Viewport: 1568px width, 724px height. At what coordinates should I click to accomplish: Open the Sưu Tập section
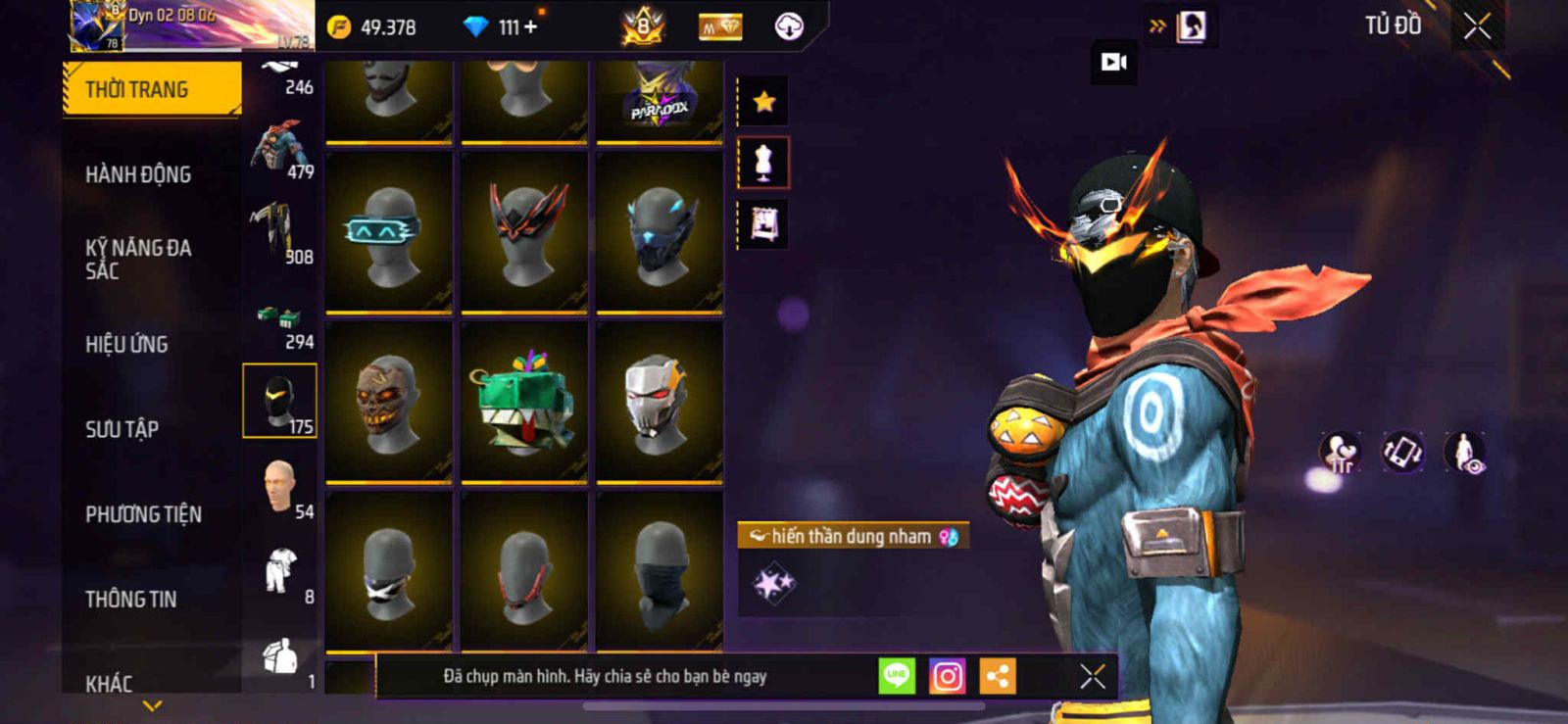tap(122, 429)
